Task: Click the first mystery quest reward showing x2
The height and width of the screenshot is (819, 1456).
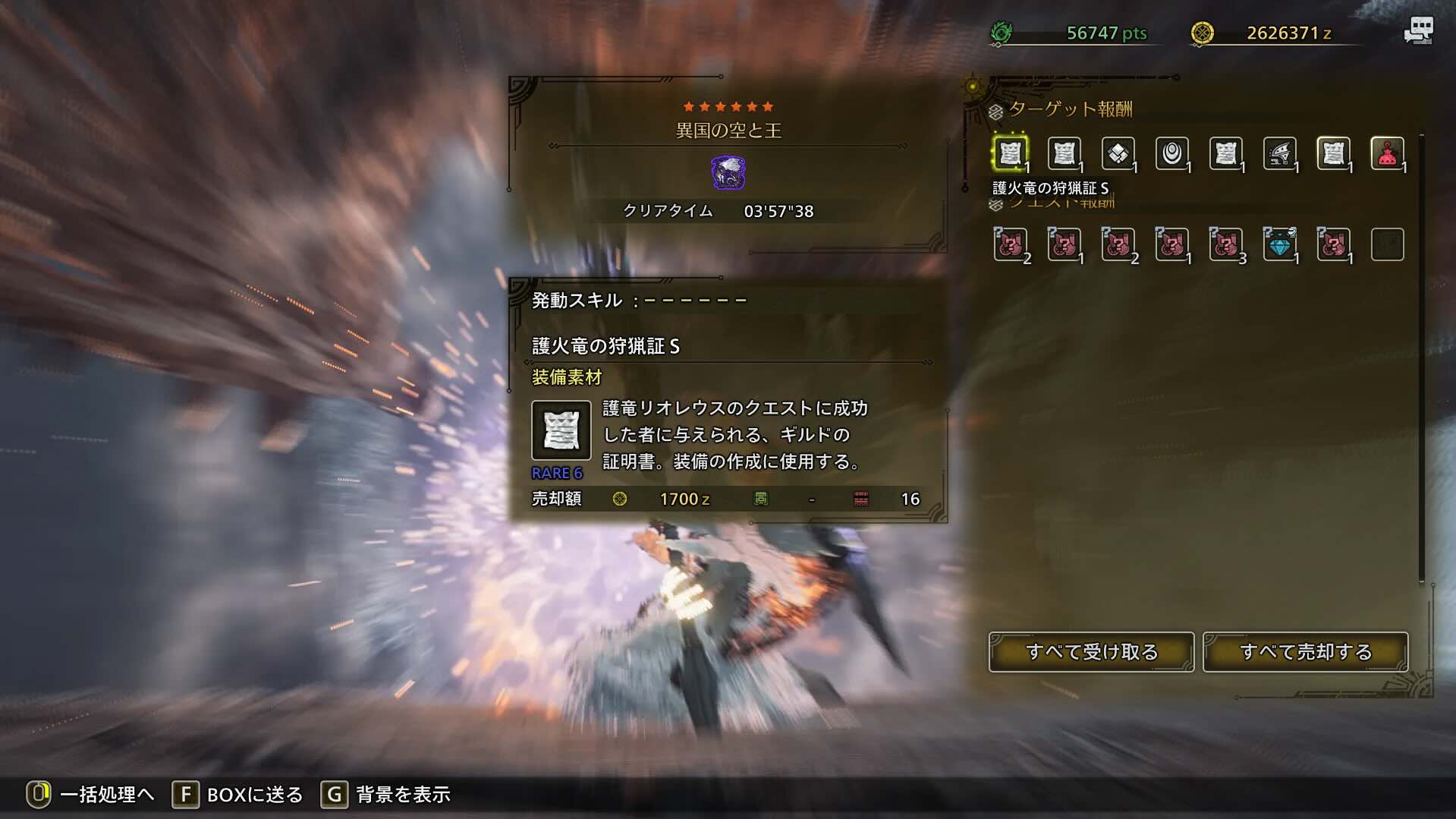Action: pos(1011,243)
